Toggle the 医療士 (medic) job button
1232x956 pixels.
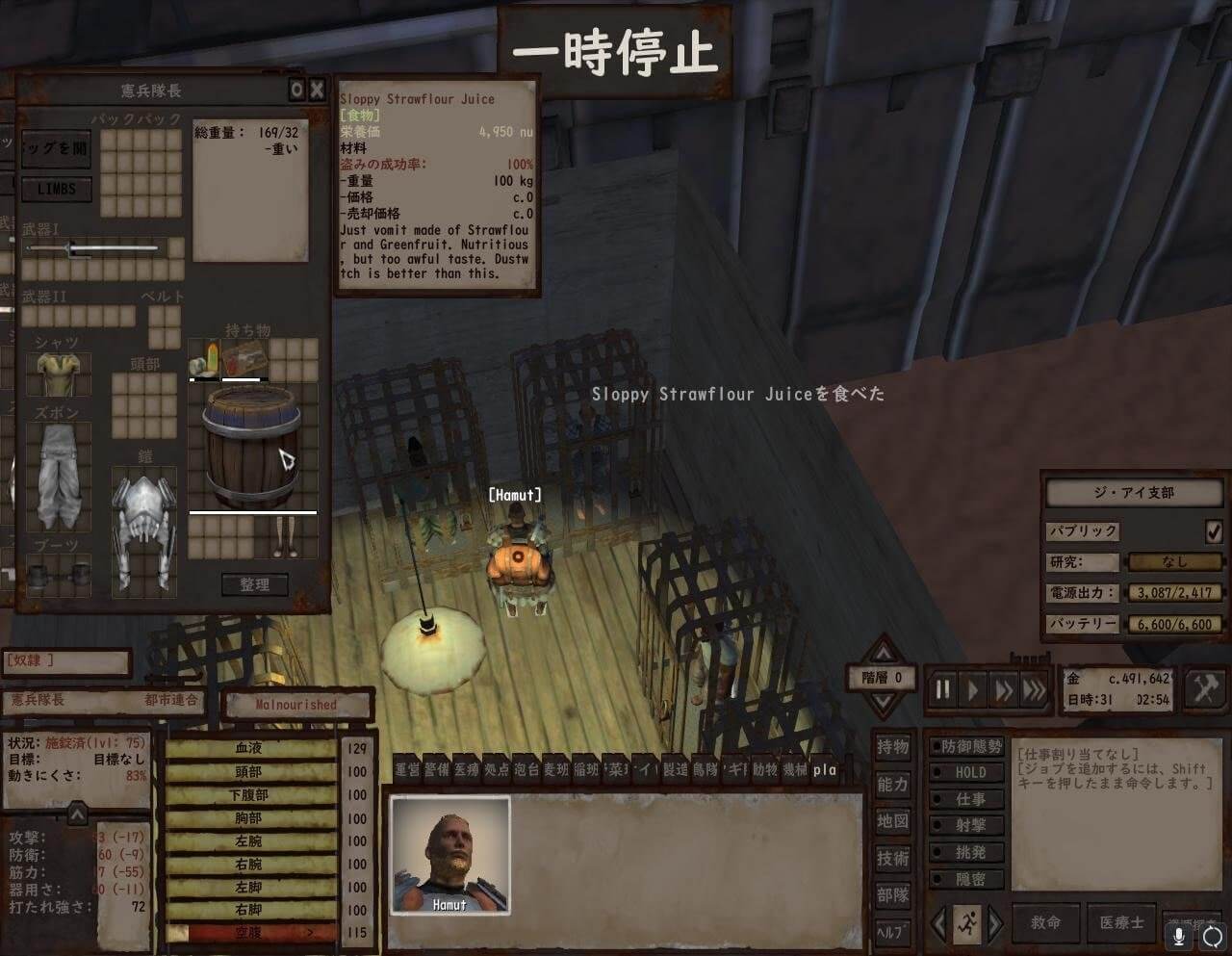click(x=1121, y=922)
